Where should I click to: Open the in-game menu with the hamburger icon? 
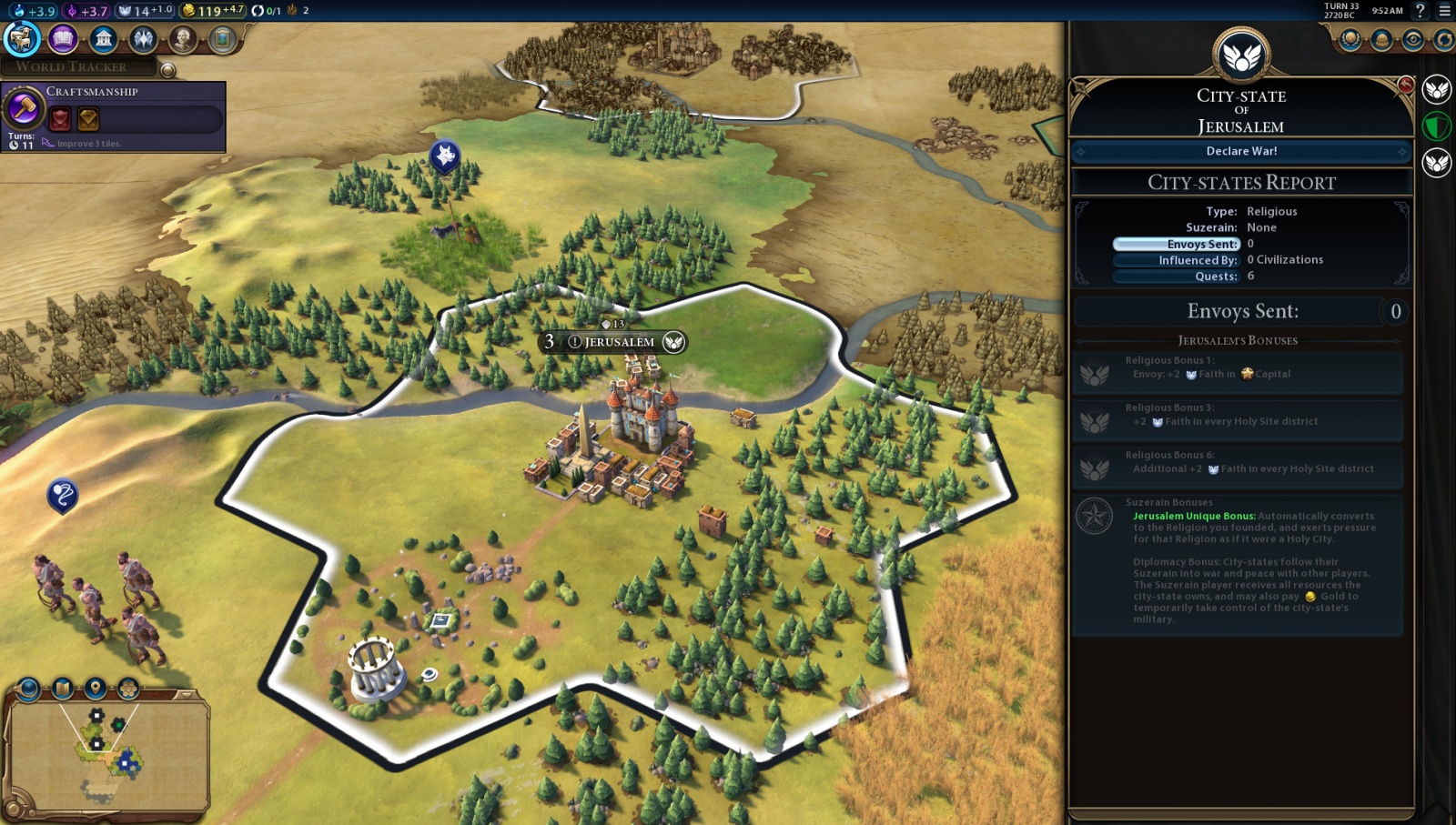pyautogui.click(x=1444, y=10)
